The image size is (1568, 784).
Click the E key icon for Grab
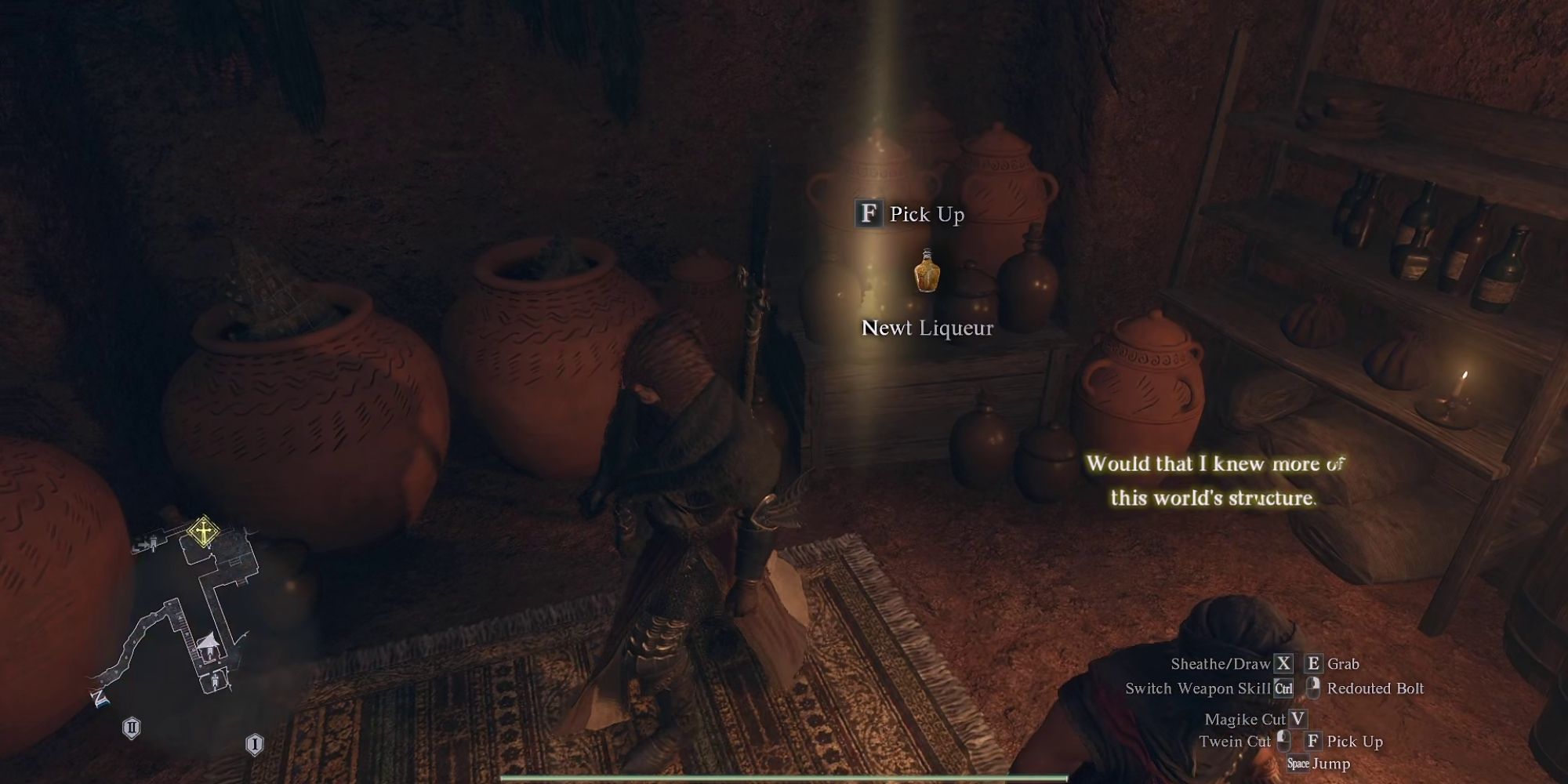pos(1314,664)
